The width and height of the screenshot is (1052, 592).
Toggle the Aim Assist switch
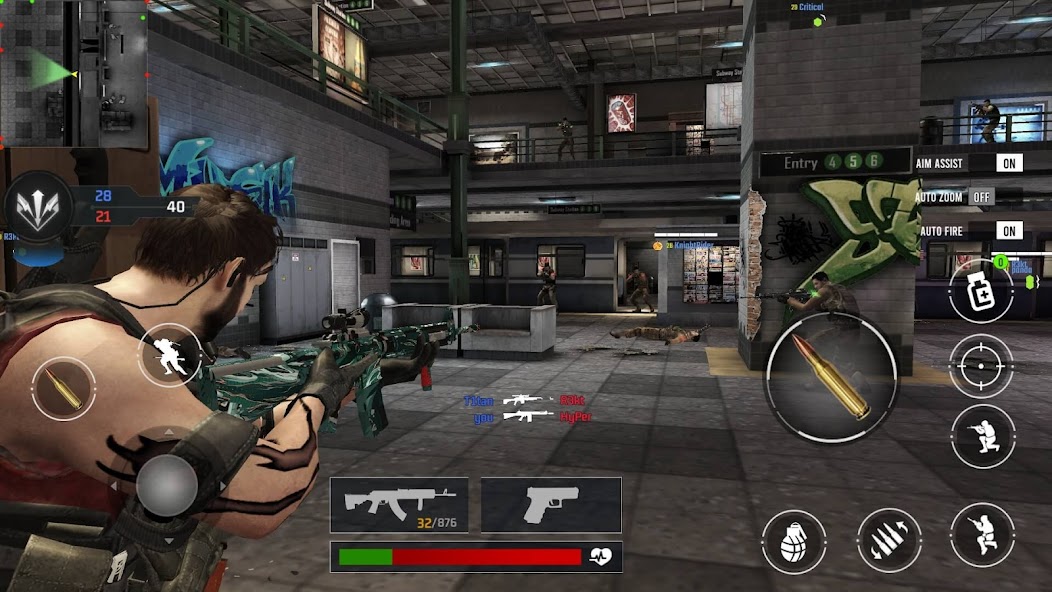(x=1009, y=163)
